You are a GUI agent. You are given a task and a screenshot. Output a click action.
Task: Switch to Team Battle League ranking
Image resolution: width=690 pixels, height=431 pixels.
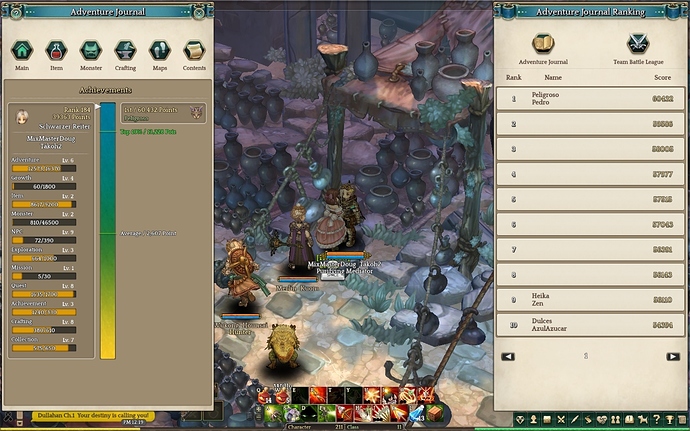(x=637, y=48)
